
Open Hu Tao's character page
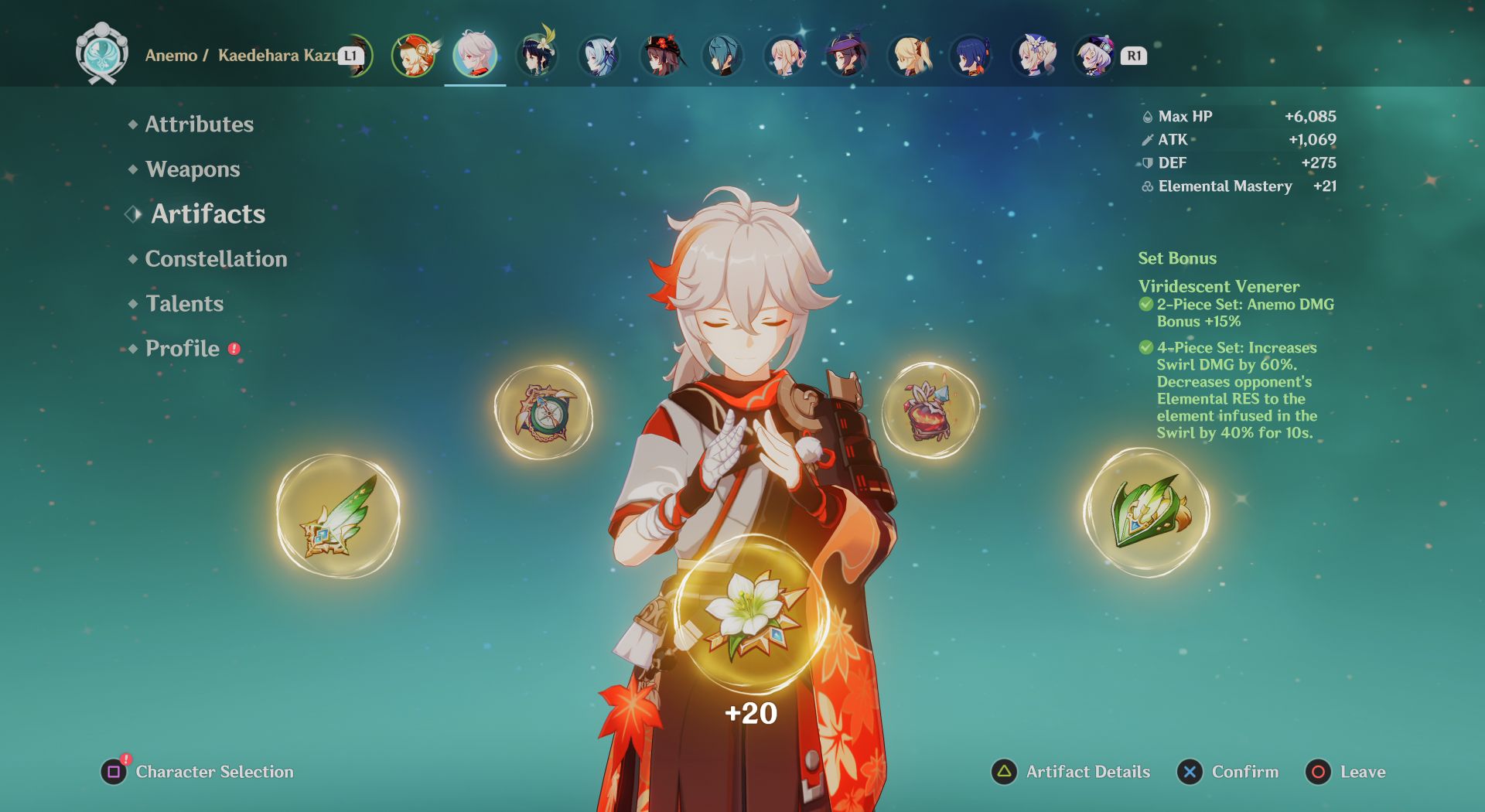point(660,56)
